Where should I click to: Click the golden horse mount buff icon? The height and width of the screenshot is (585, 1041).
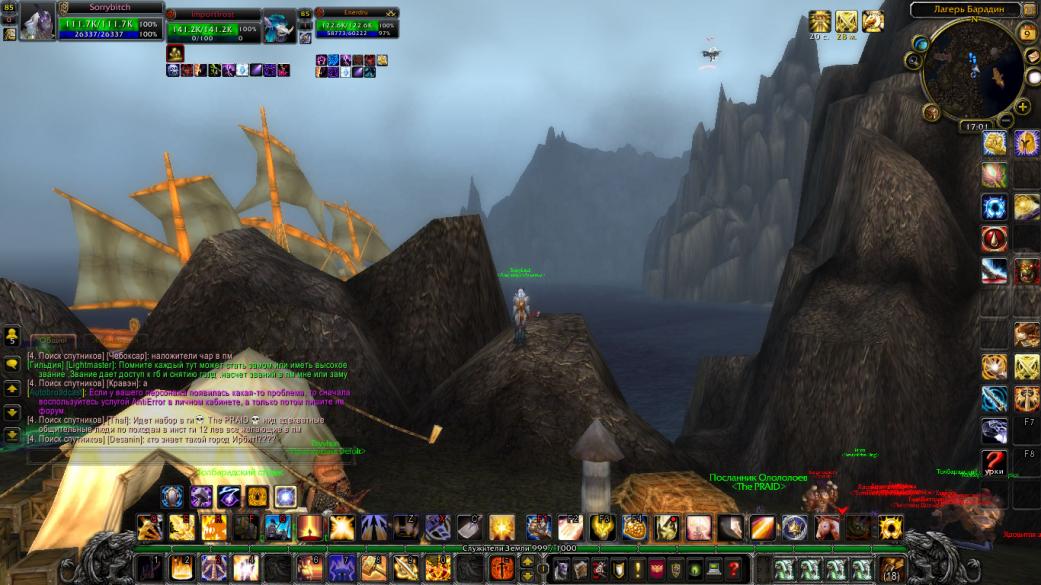872,22
